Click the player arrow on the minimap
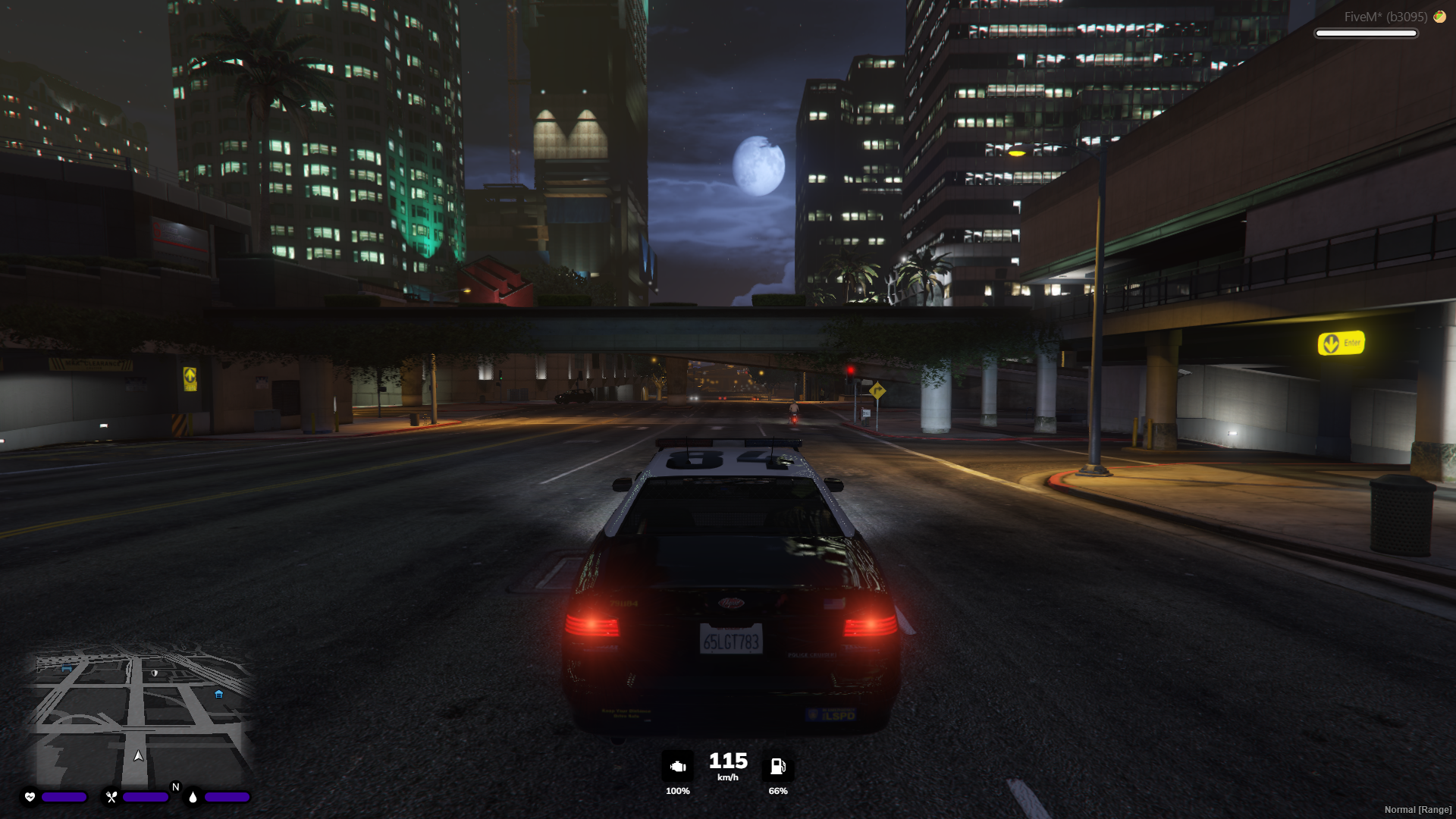 point(139,755)
